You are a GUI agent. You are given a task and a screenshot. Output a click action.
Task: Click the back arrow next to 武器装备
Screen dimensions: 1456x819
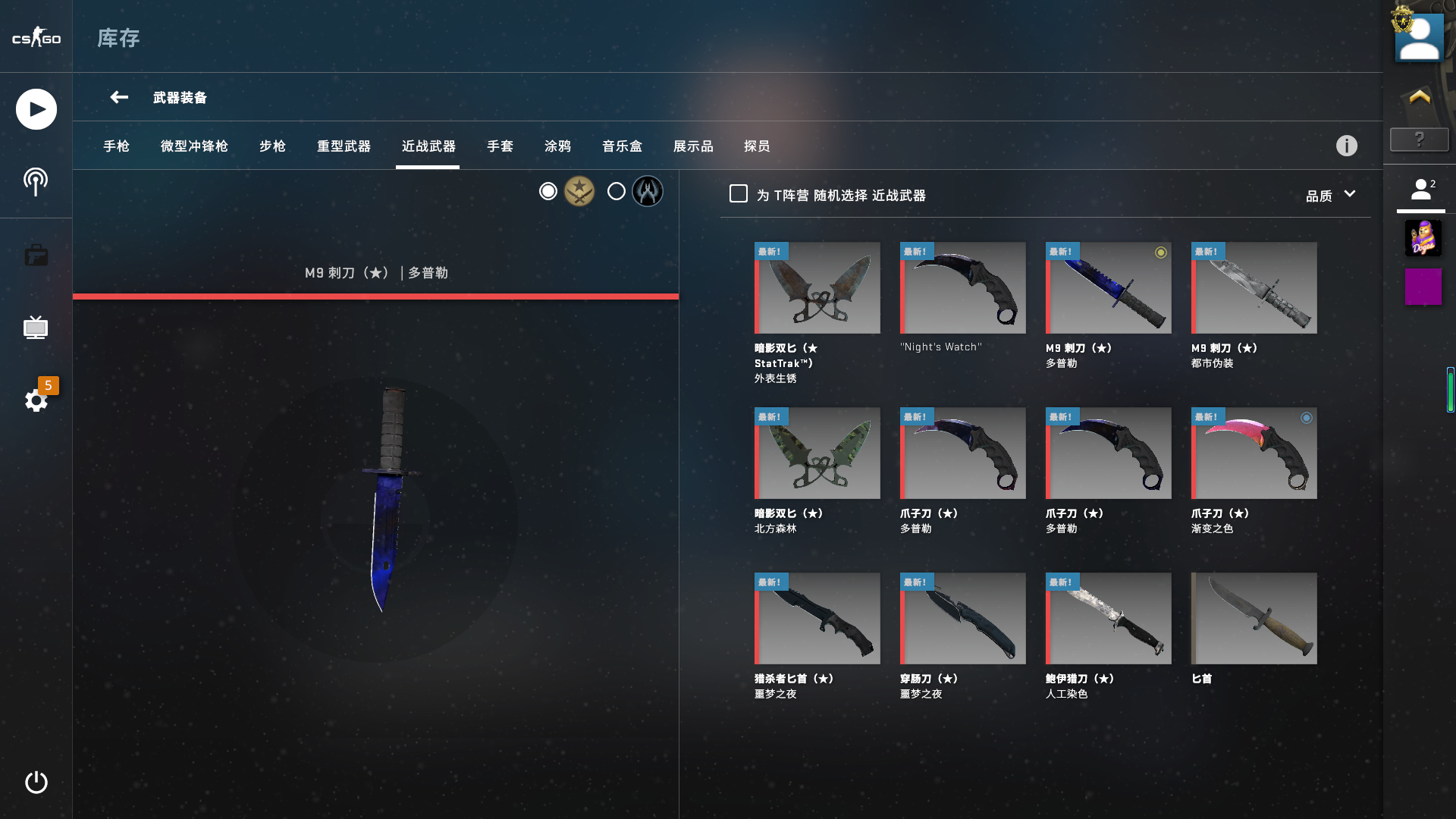118,97
